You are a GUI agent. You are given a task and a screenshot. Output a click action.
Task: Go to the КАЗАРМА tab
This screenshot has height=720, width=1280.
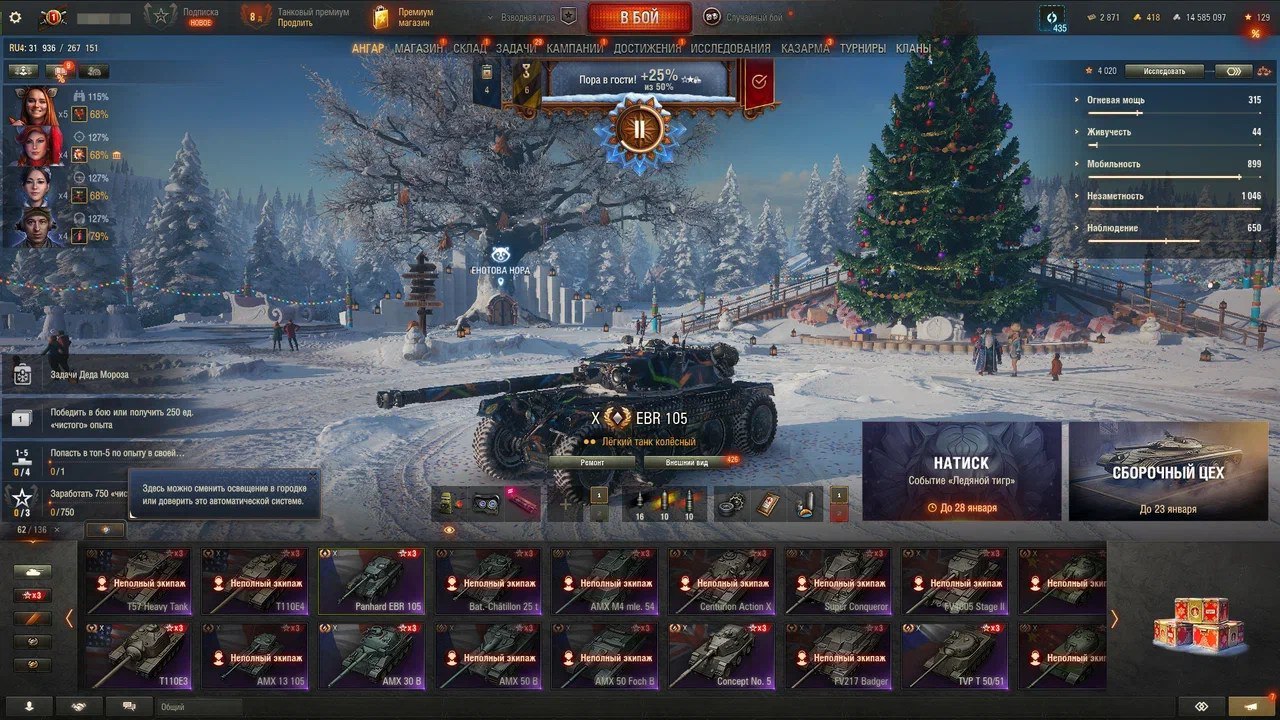tap(805, 48)
